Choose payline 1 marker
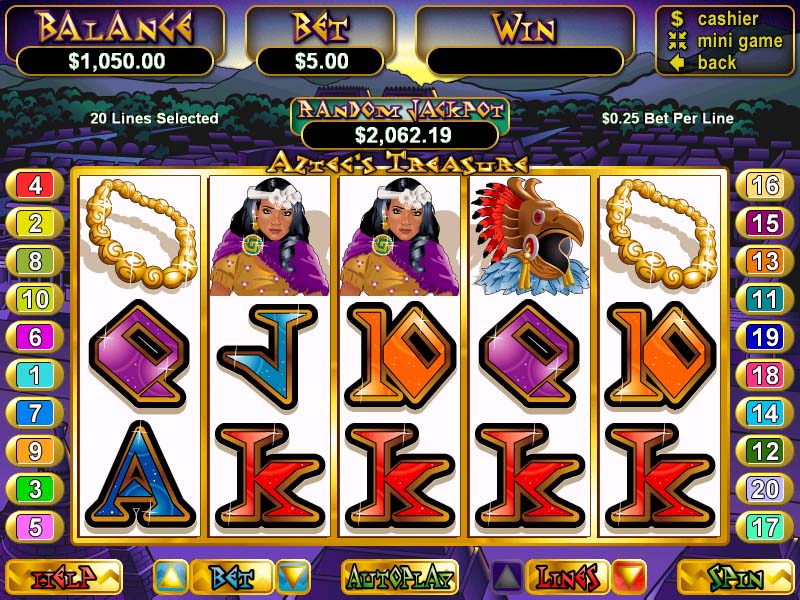 35,375
